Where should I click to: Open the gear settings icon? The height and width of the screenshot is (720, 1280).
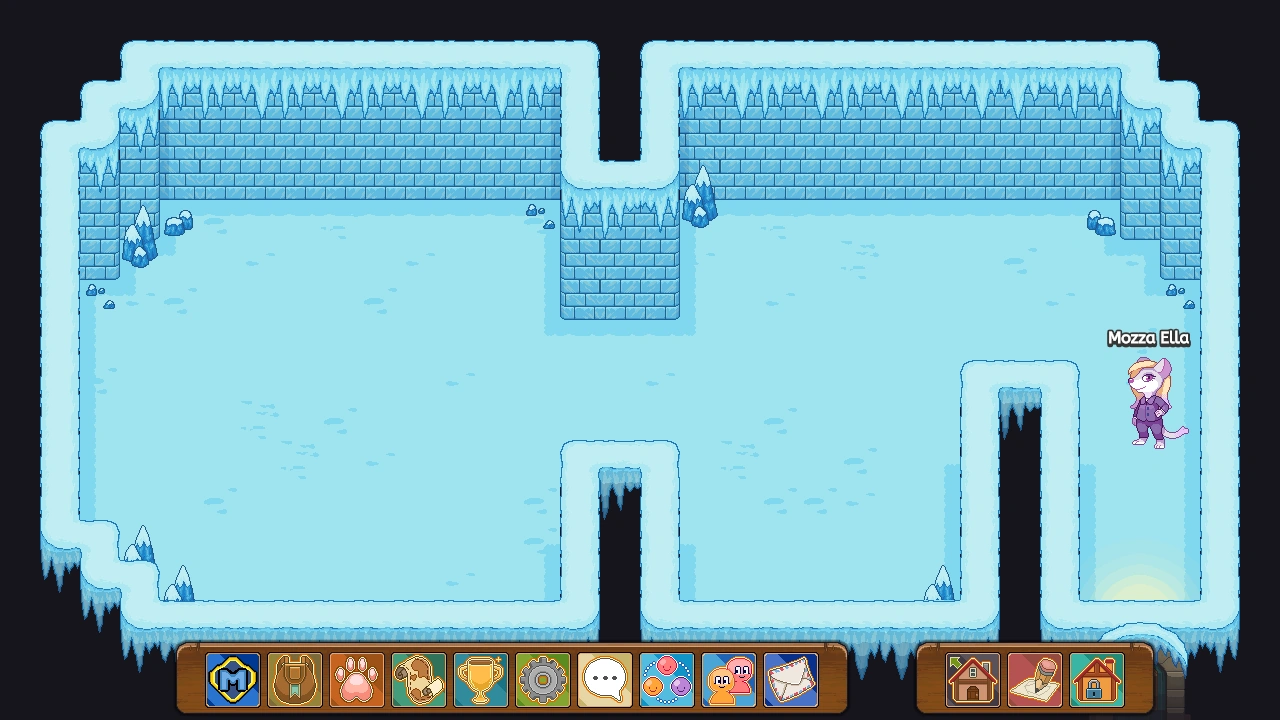pos(542,681)
